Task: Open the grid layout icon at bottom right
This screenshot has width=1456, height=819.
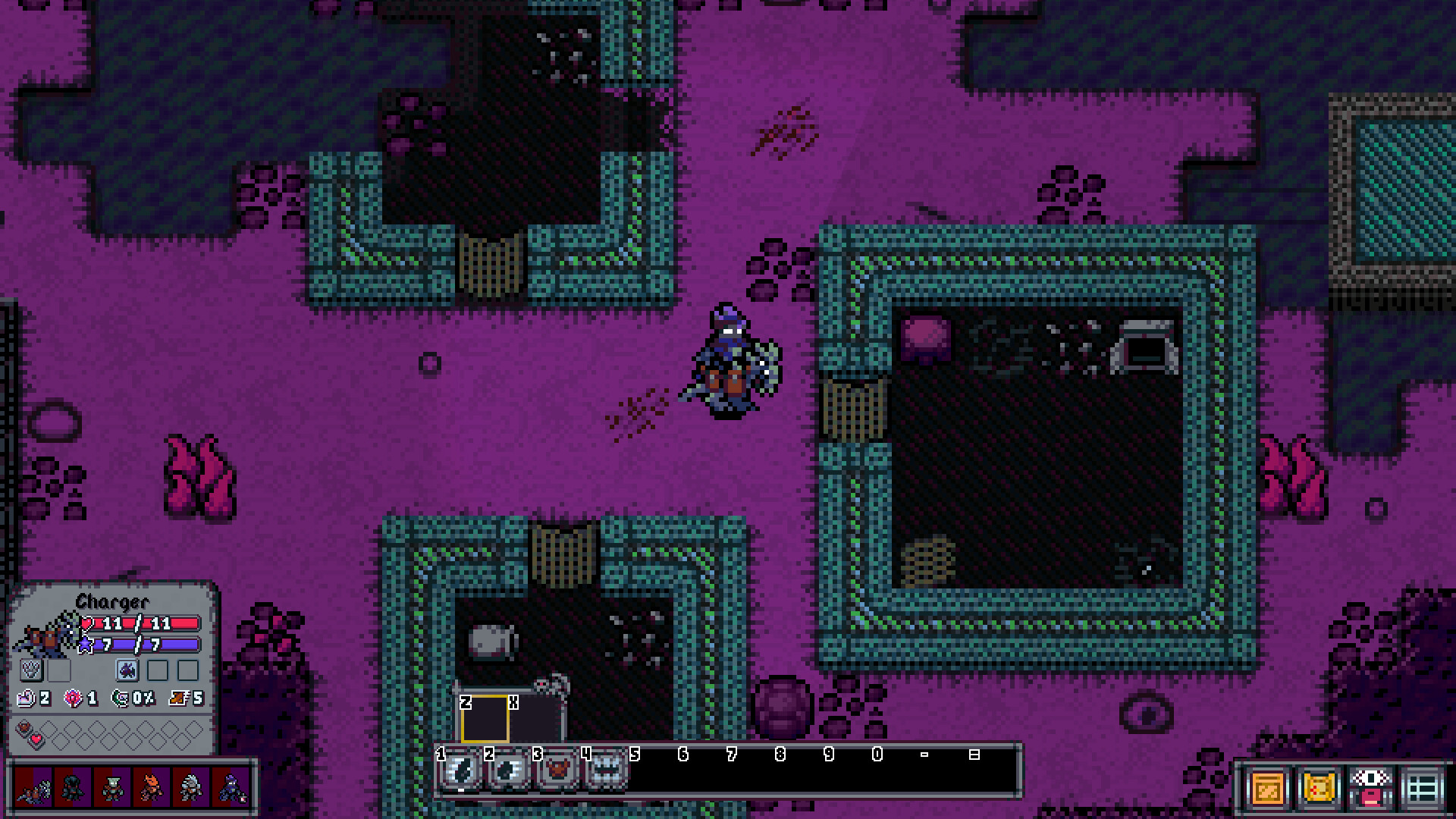Action: [x=1423, y=789]
